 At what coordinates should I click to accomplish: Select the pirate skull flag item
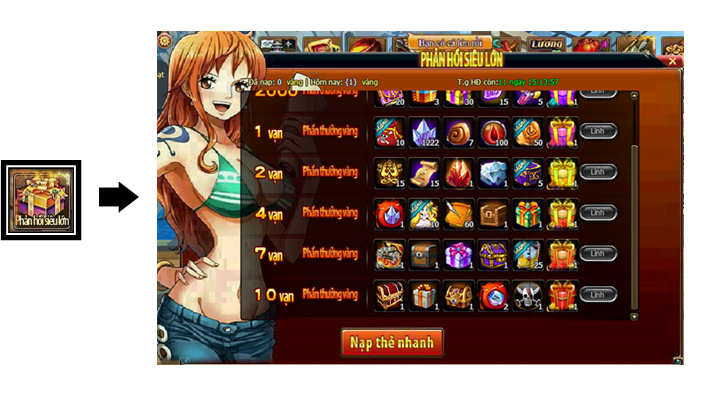[529, 295]
